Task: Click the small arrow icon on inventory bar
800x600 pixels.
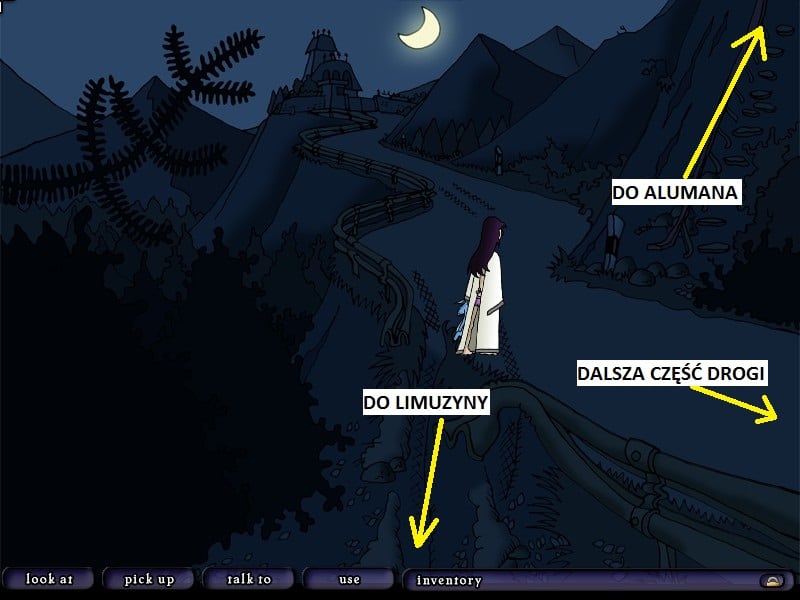Action: point(771,580)
